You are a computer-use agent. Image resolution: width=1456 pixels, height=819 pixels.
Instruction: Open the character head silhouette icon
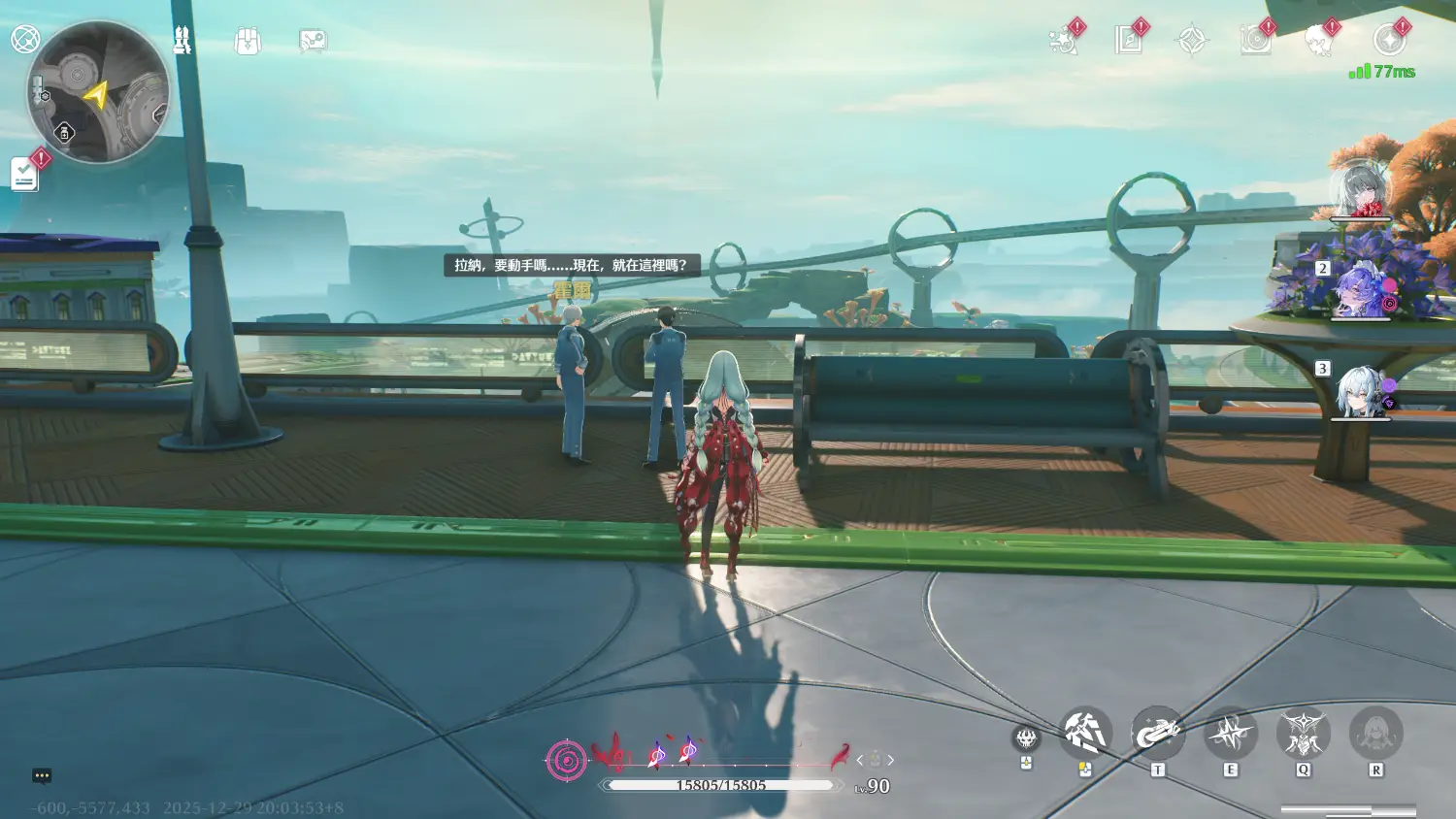click(1319, 41)
